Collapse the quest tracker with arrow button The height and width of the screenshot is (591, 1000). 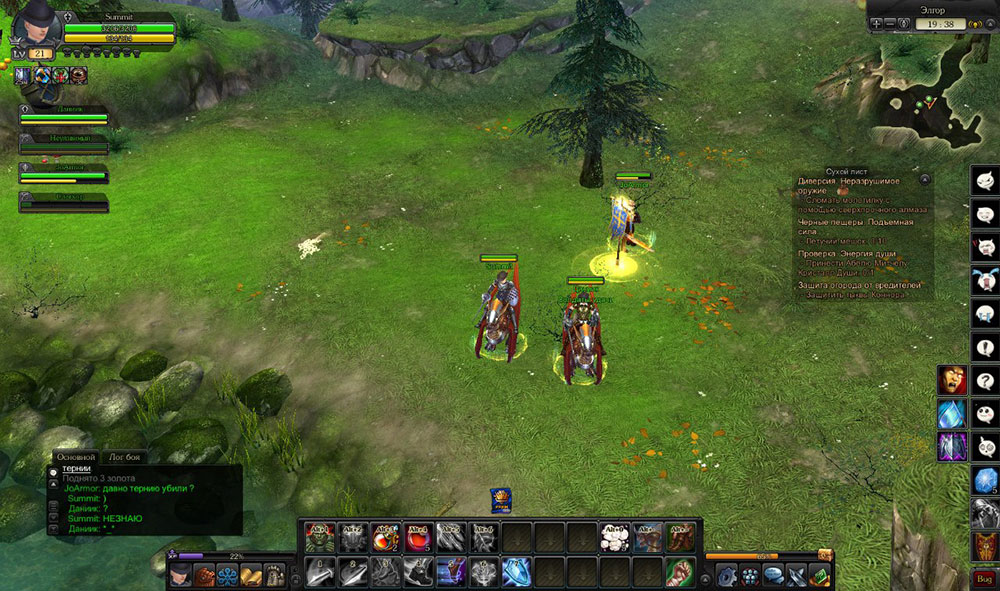point(925,178)
